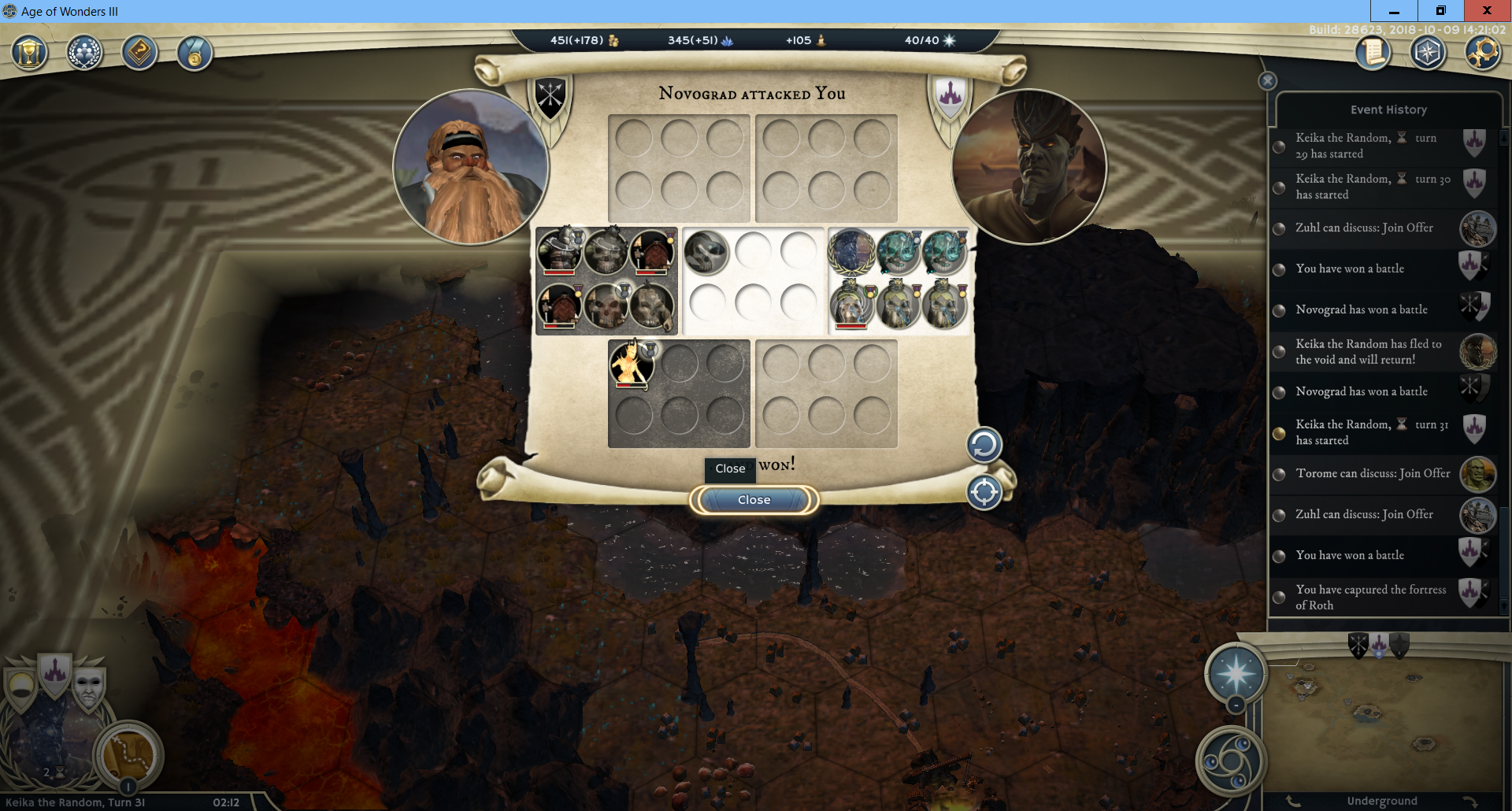Viewport: 1512px width, 811px height.
Task: Select the orange-haired hero unit slot
Action: pos(631,365)
